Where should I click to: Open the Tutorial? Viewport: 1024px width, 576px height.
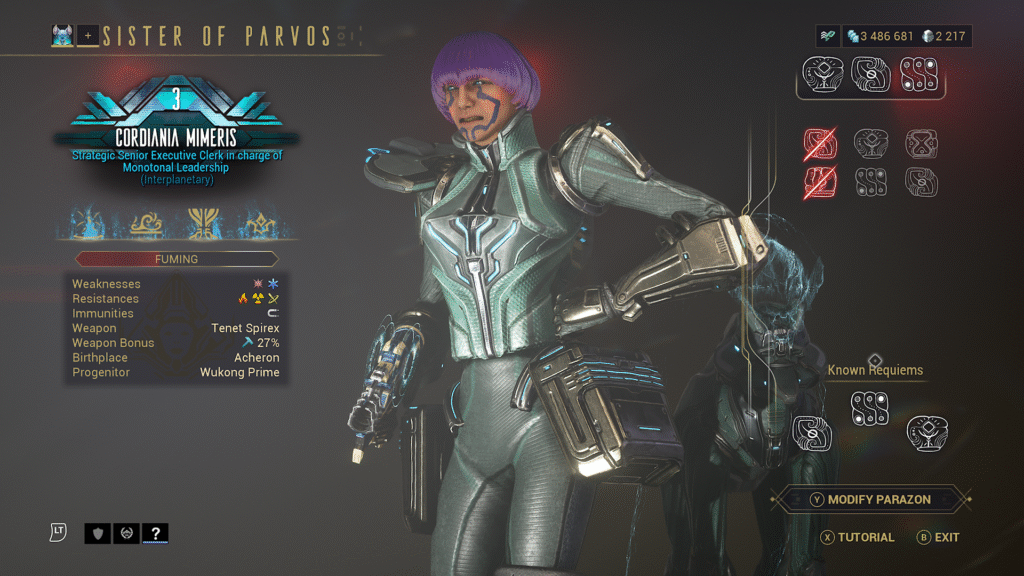(x=858, y=537)
